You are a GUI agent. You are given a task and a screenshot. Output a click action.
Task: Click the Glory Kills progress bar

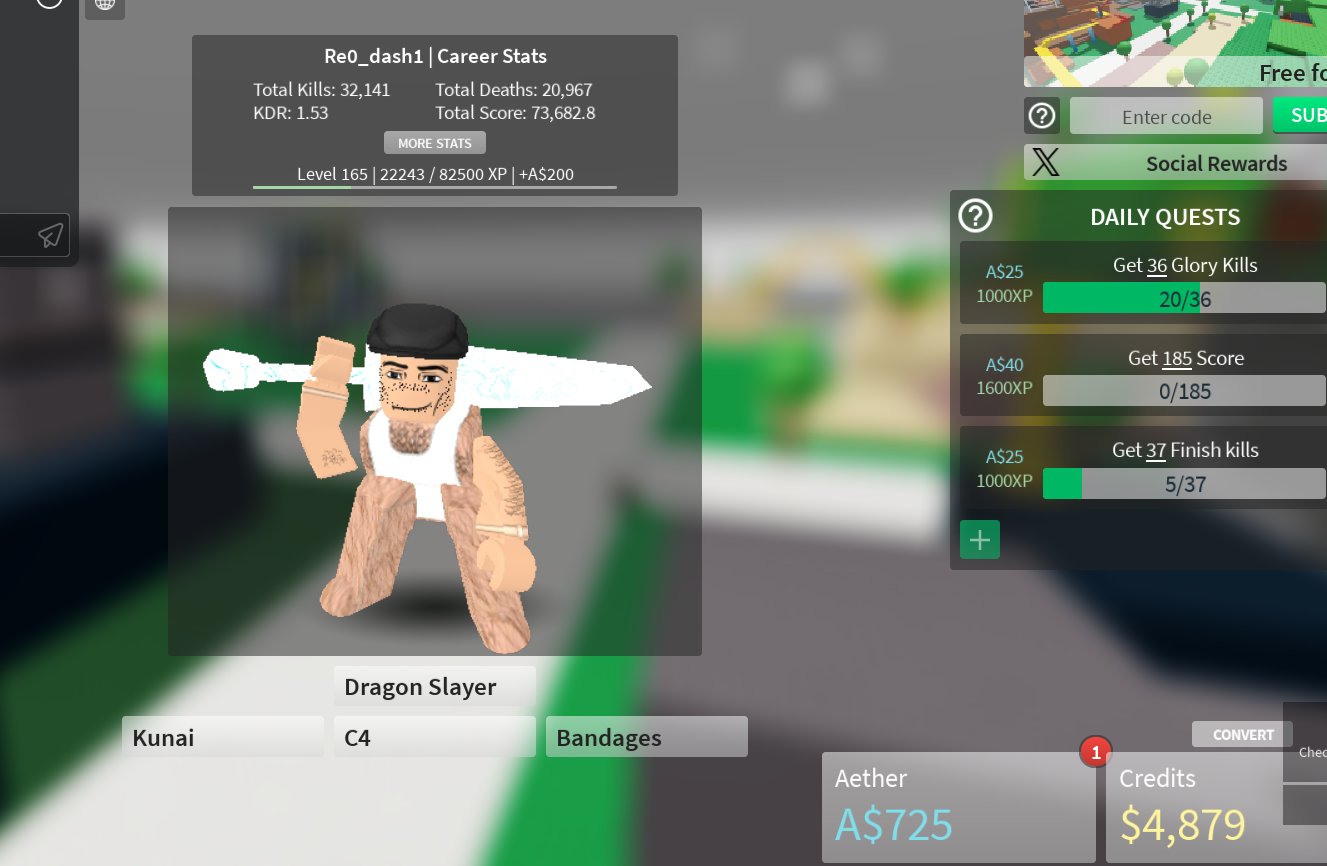(x=1184, y=297)
